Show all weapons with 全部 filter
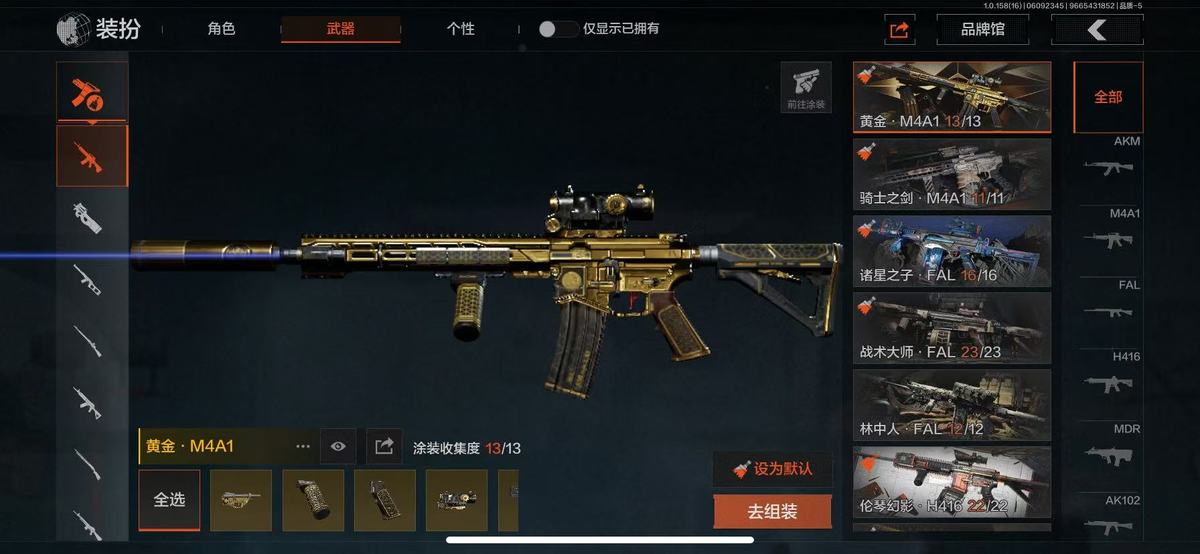 click(x=1108, y=97)
